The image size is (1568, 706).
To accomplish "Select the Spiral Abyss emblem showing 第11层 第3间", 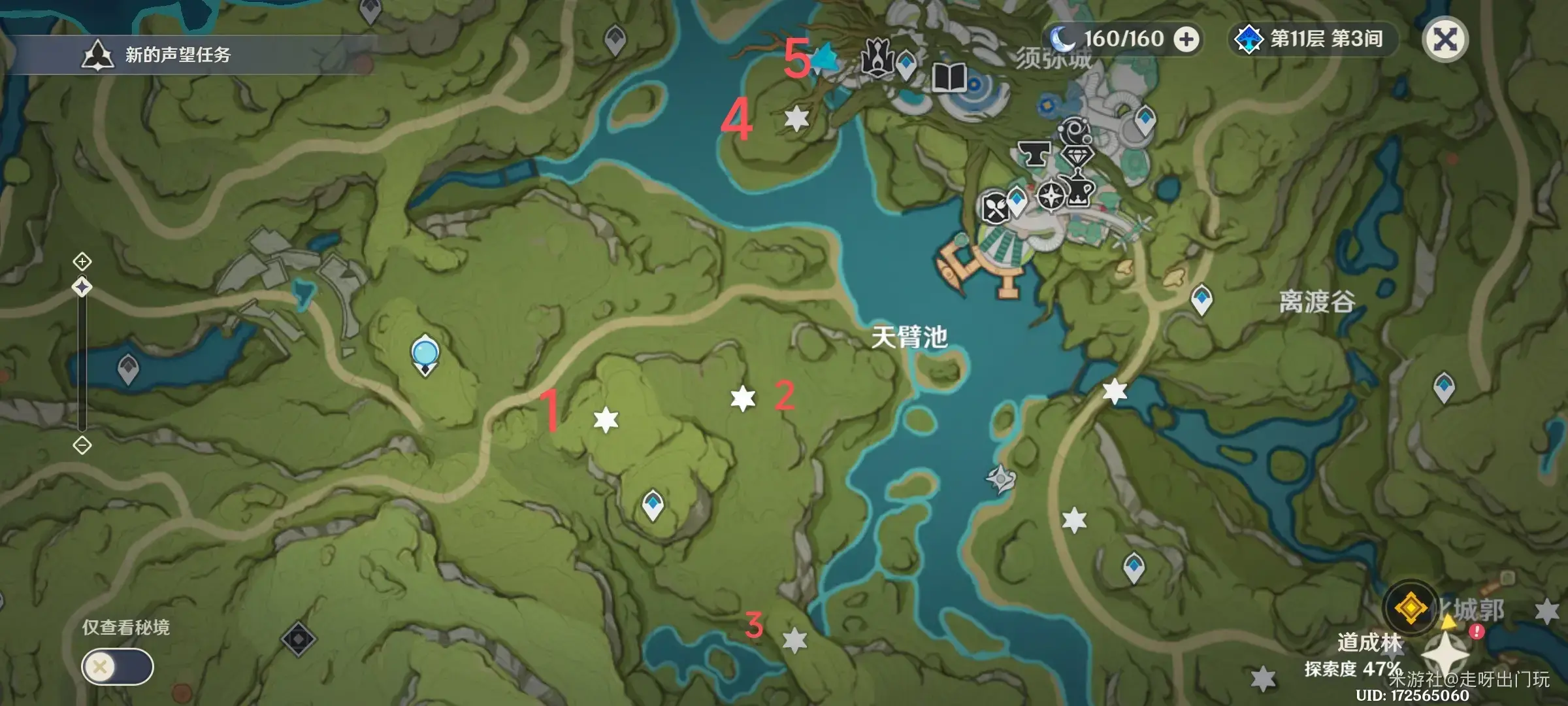I will (1249, 39).
